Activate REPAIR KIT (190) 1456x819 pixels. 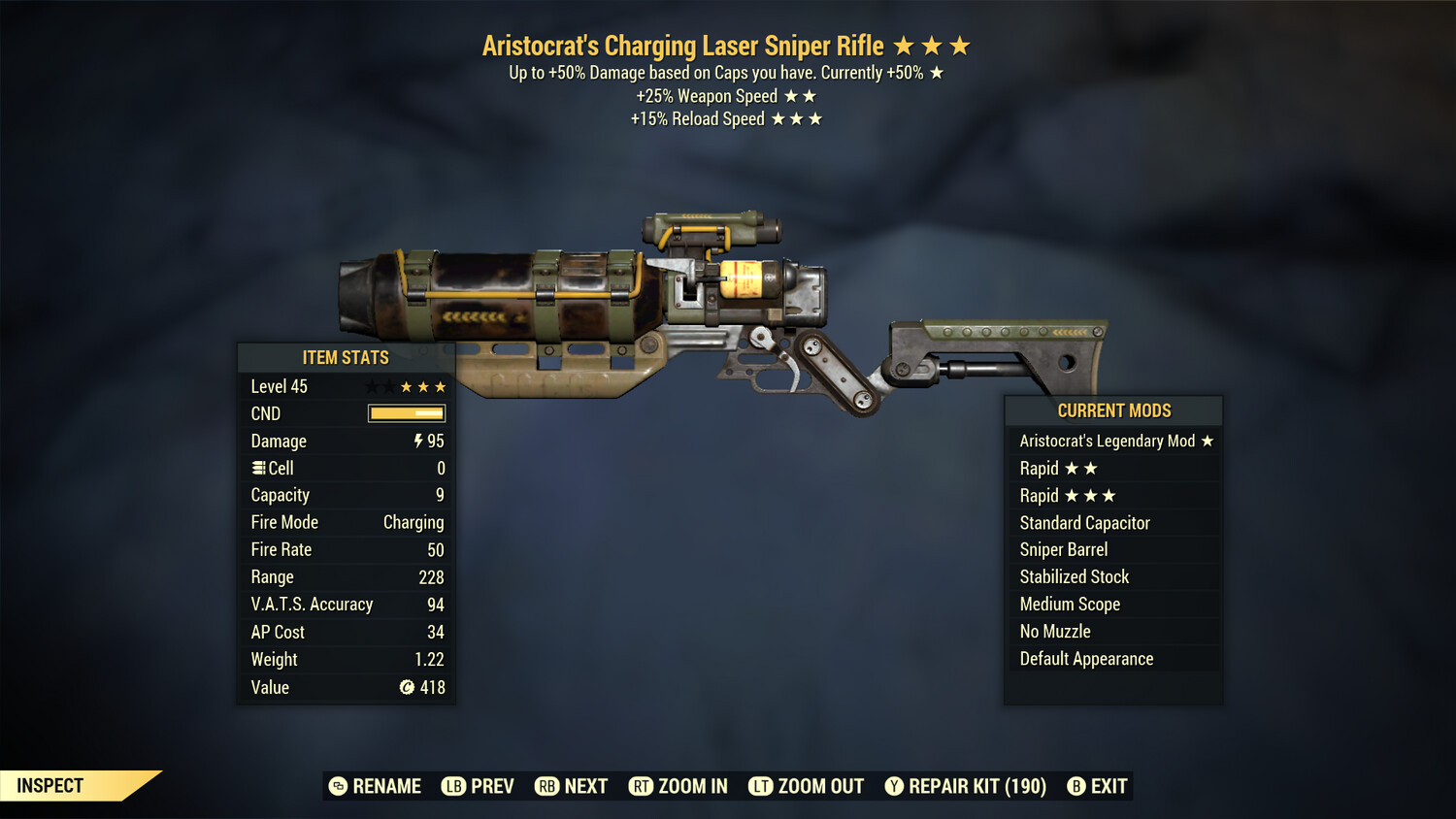[x=976, y=786]
